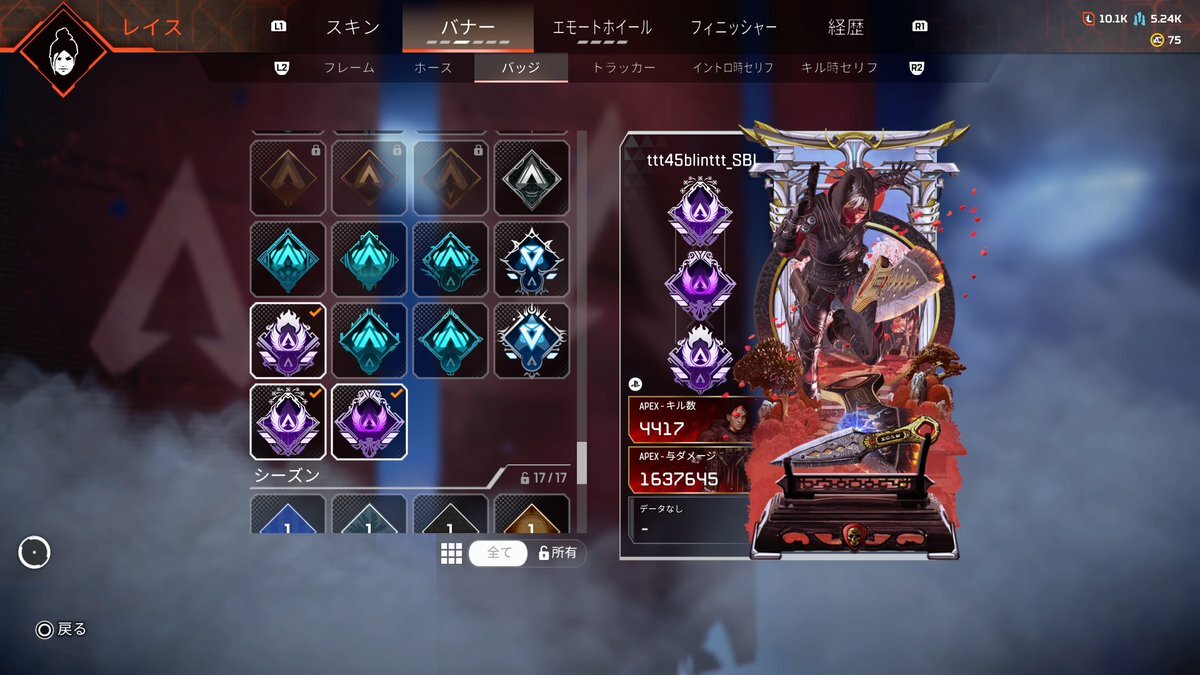1200x675 pixels.
Task: Open the キル時セリフ sub-tab
Action: [839, 68]
